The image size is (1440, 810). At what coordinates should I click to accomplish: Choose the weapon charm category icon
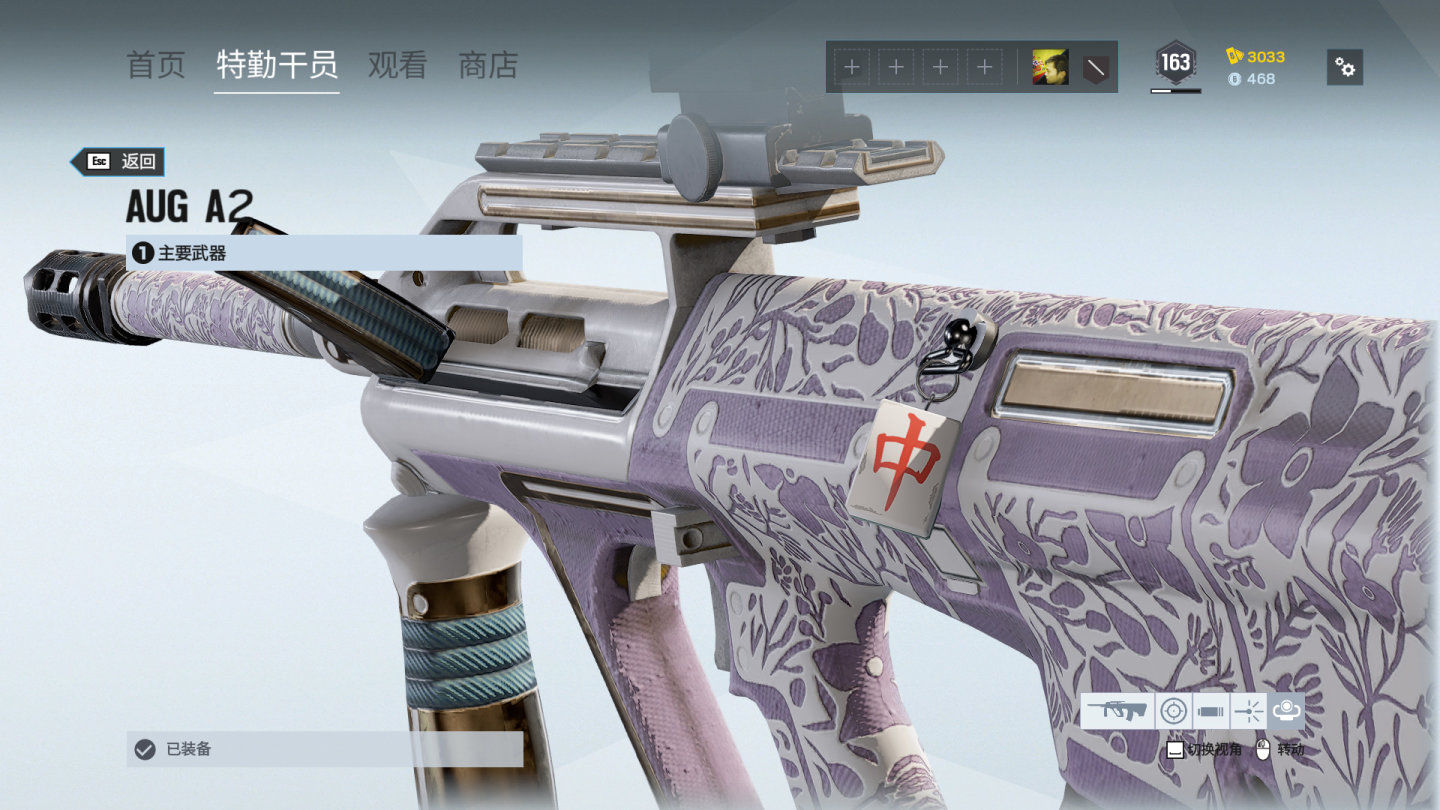coord(1286,711)
